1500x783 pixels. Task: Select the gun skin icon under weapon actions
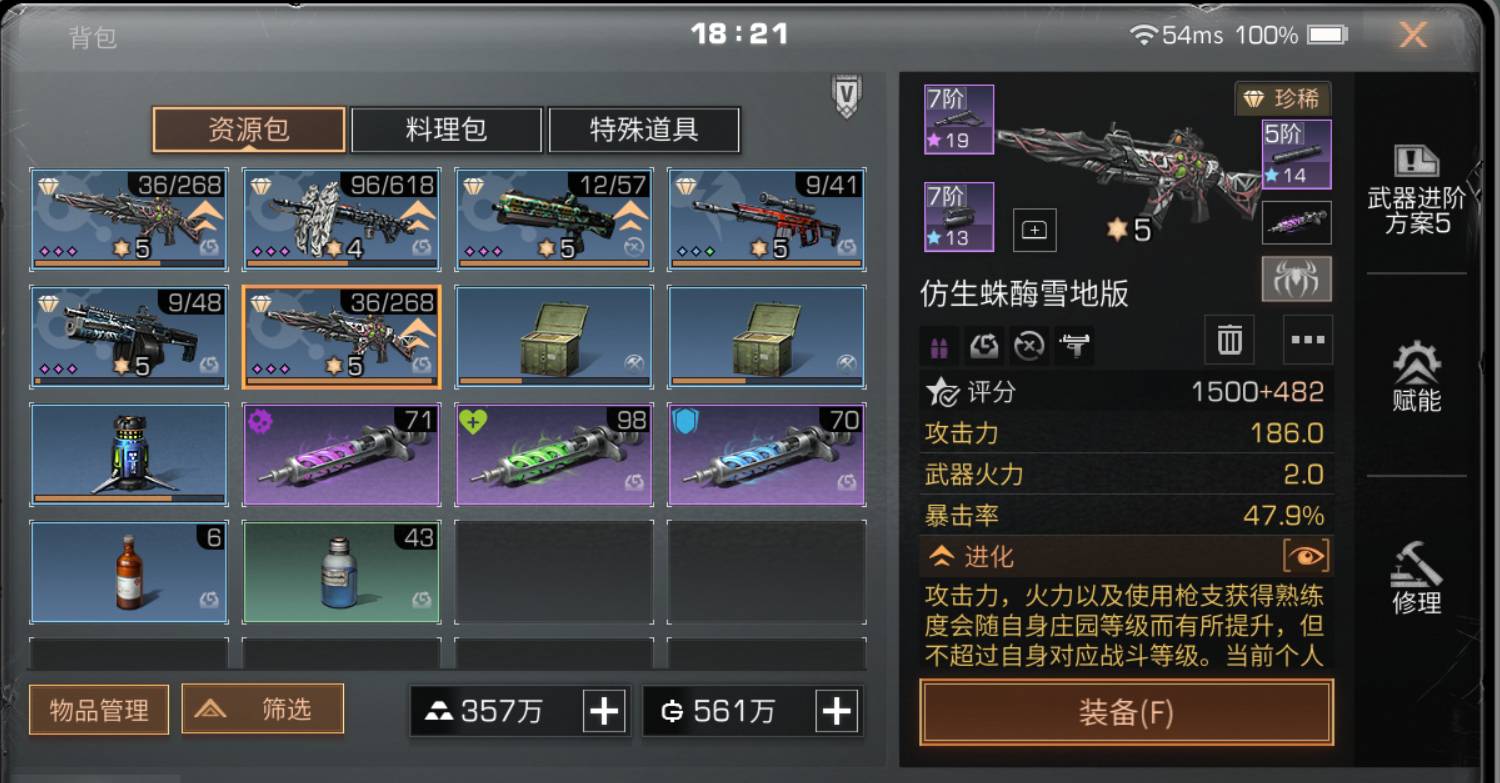[1073, 345]
